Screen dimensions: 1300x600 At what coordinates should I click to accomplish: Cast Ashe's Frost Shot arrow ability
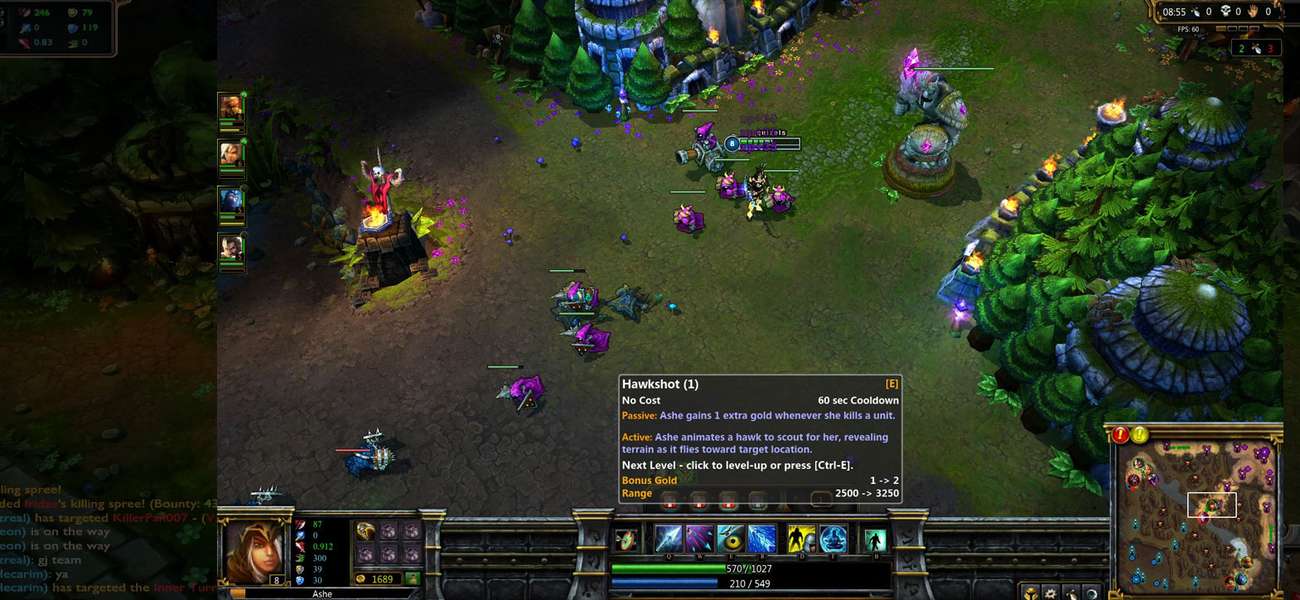click(x=668, y=539)
